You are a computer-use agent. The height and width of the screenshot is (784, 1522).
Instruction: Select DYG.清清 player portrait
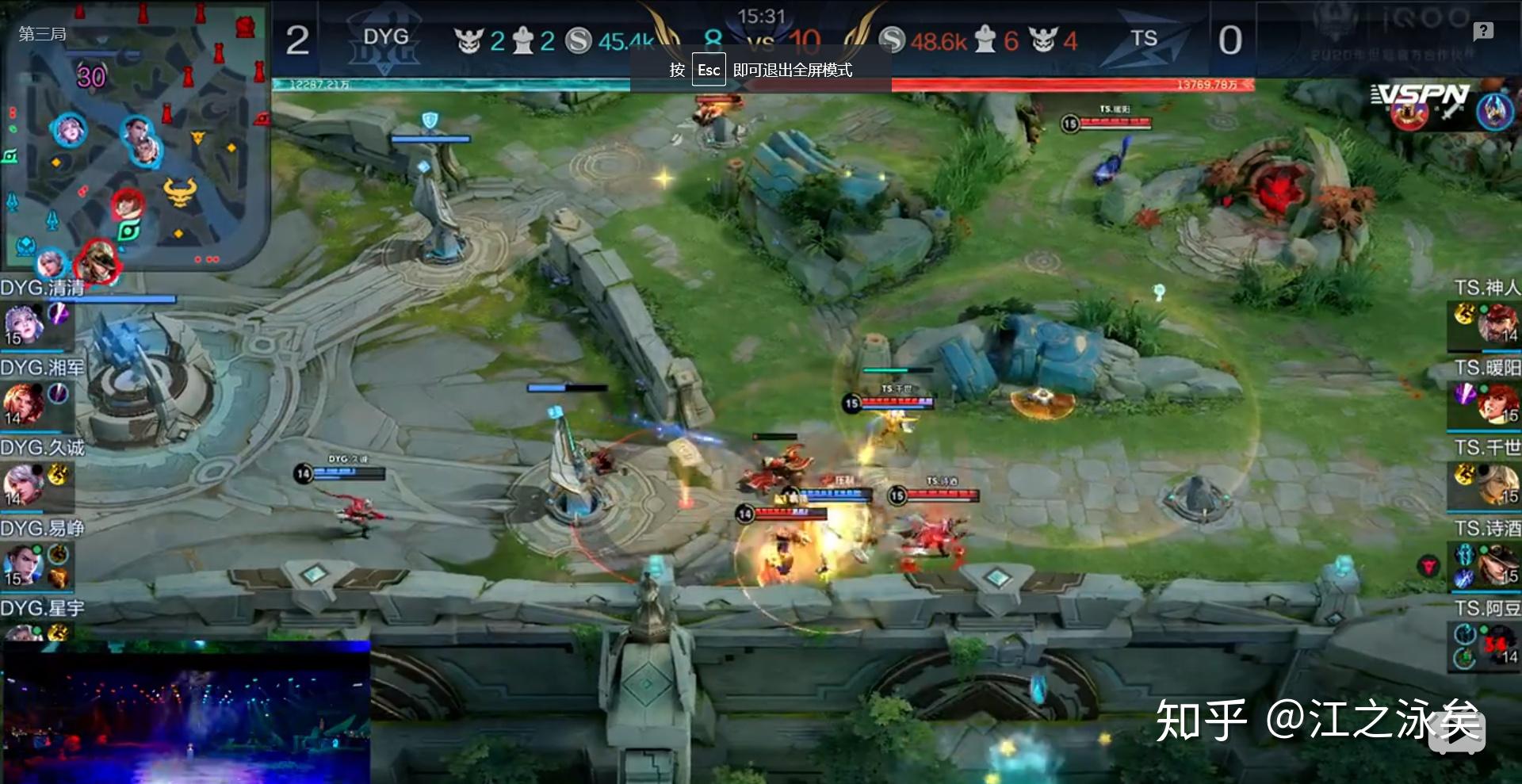coord(24,323)
